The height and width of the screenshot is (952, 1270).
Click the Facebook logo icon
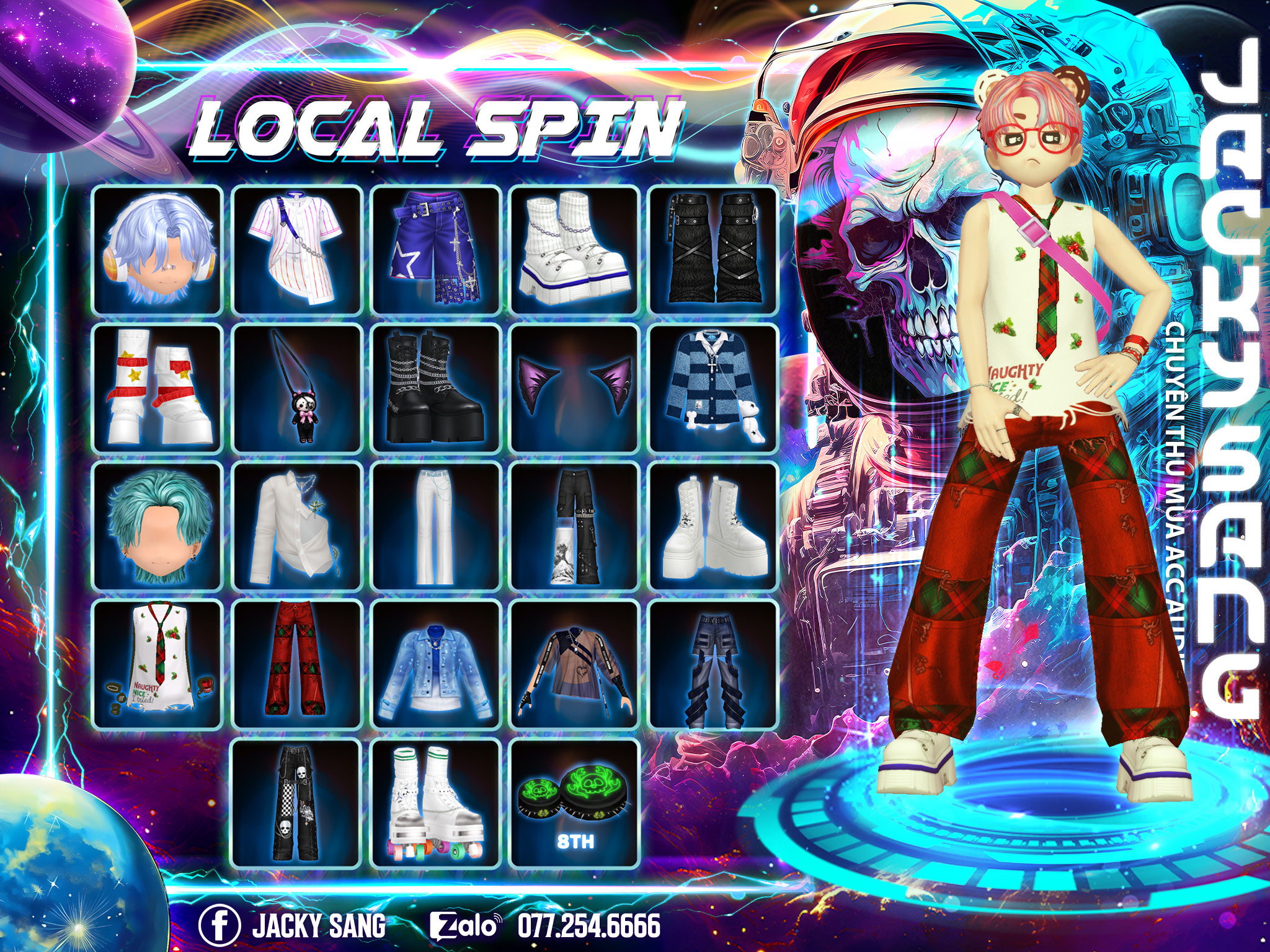[219, 925]
